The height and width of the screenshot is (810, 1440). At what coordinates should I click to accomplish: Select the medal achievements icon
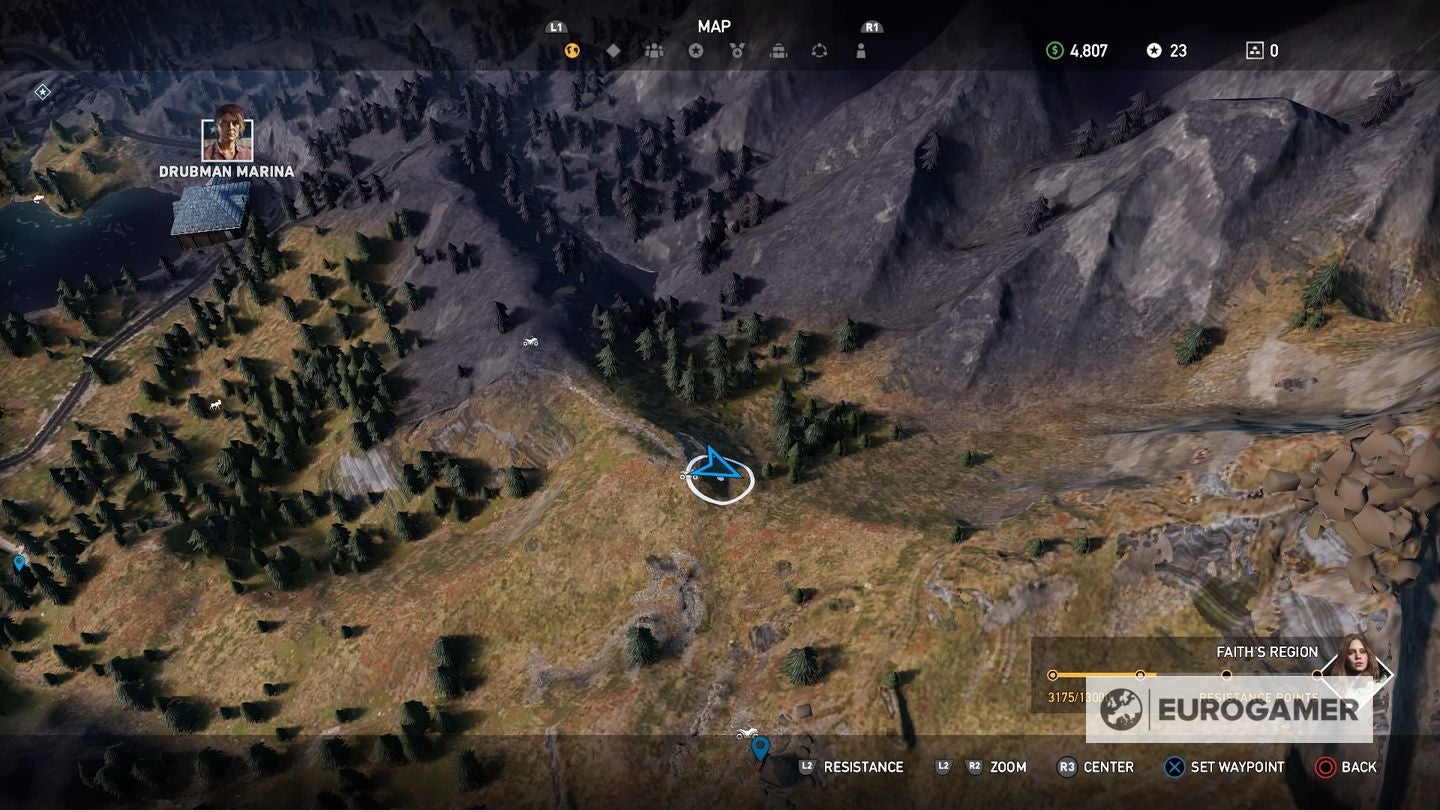(x=738, y=49)
